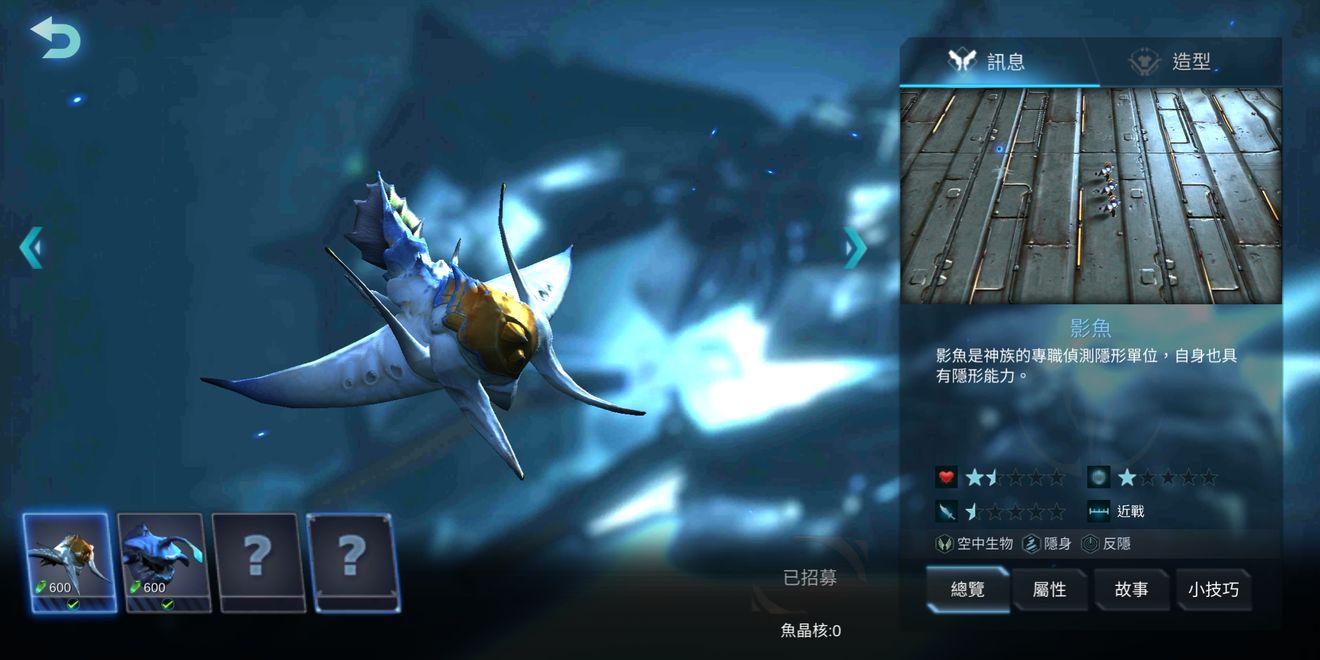1320x660 pixels.
Task: Select the 總覽 overview button
Action: point(967,589)
